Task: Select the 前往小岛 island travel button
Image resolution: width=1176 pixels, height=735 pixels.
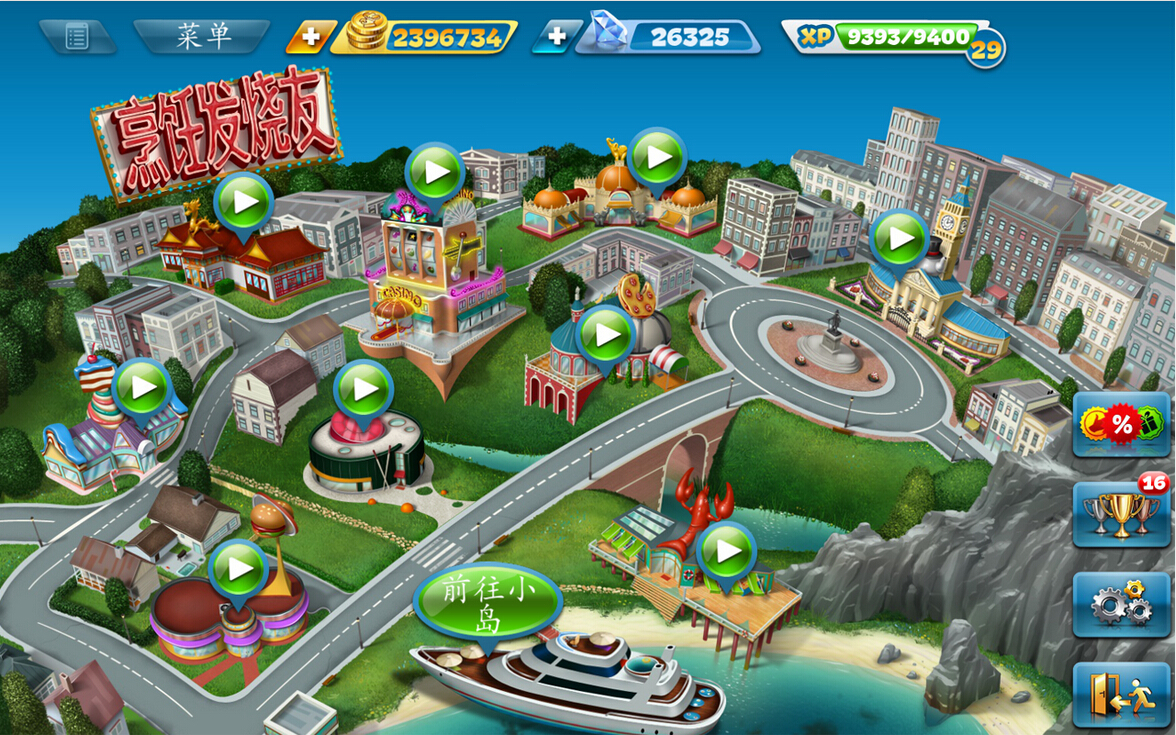Action: tap(488, 605)
